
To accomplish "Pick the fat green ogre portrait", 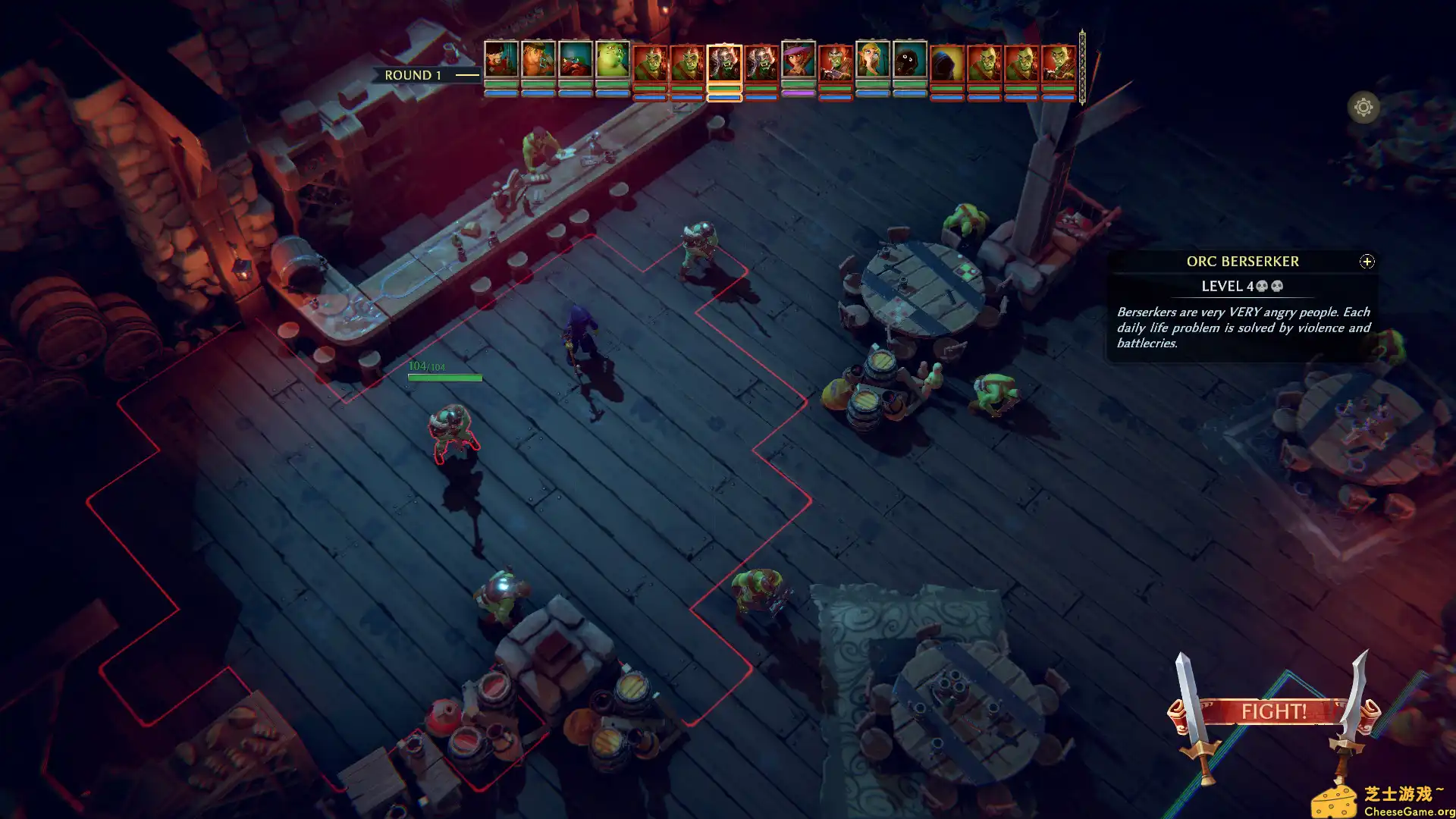I will (613, 59).
